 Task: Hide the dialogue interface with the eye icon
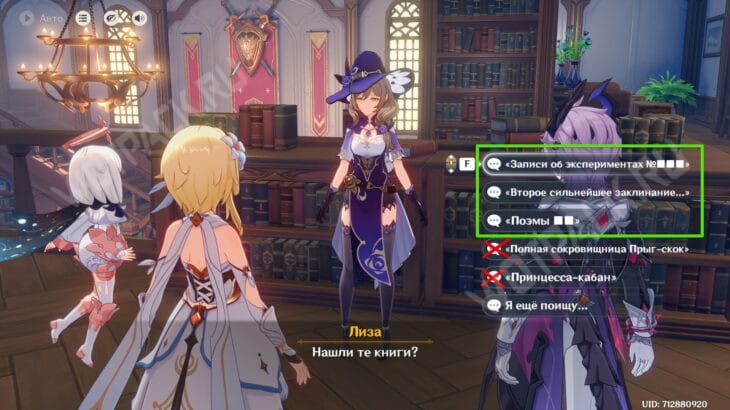112,17
